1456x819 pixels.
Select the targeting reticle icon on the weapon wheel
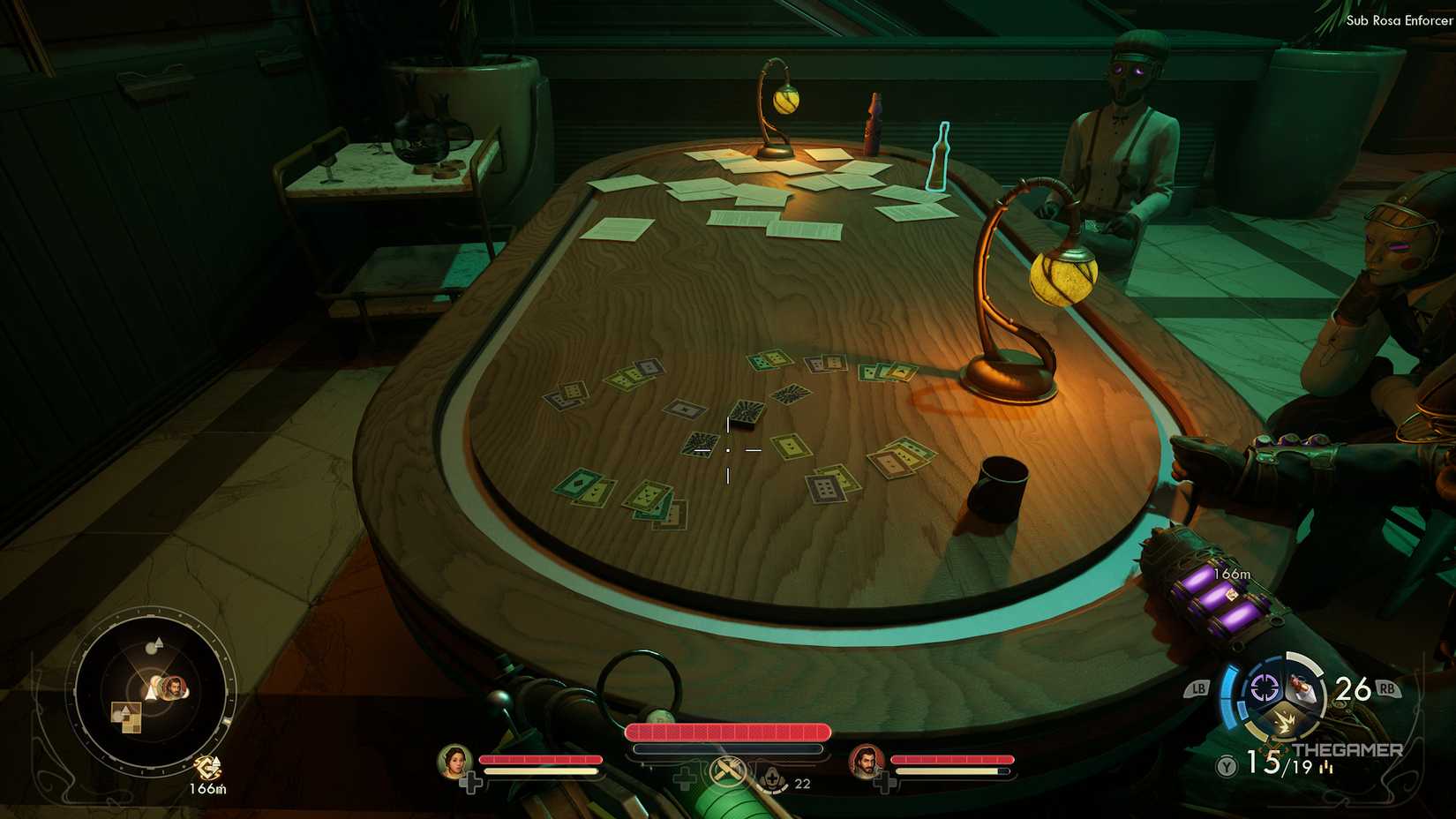(x=1263, y=687)
